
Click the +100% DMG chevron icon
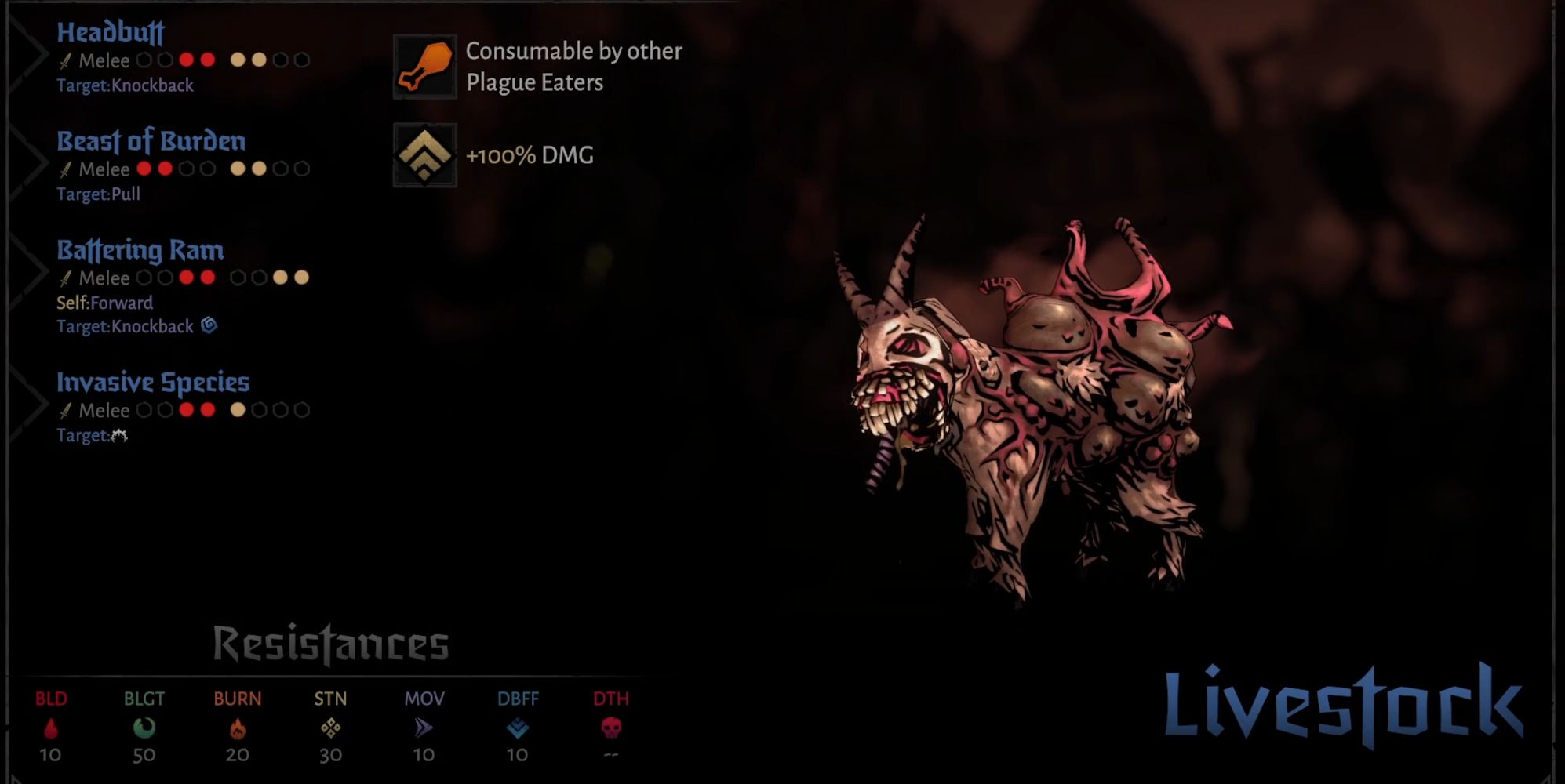[424, 155]
